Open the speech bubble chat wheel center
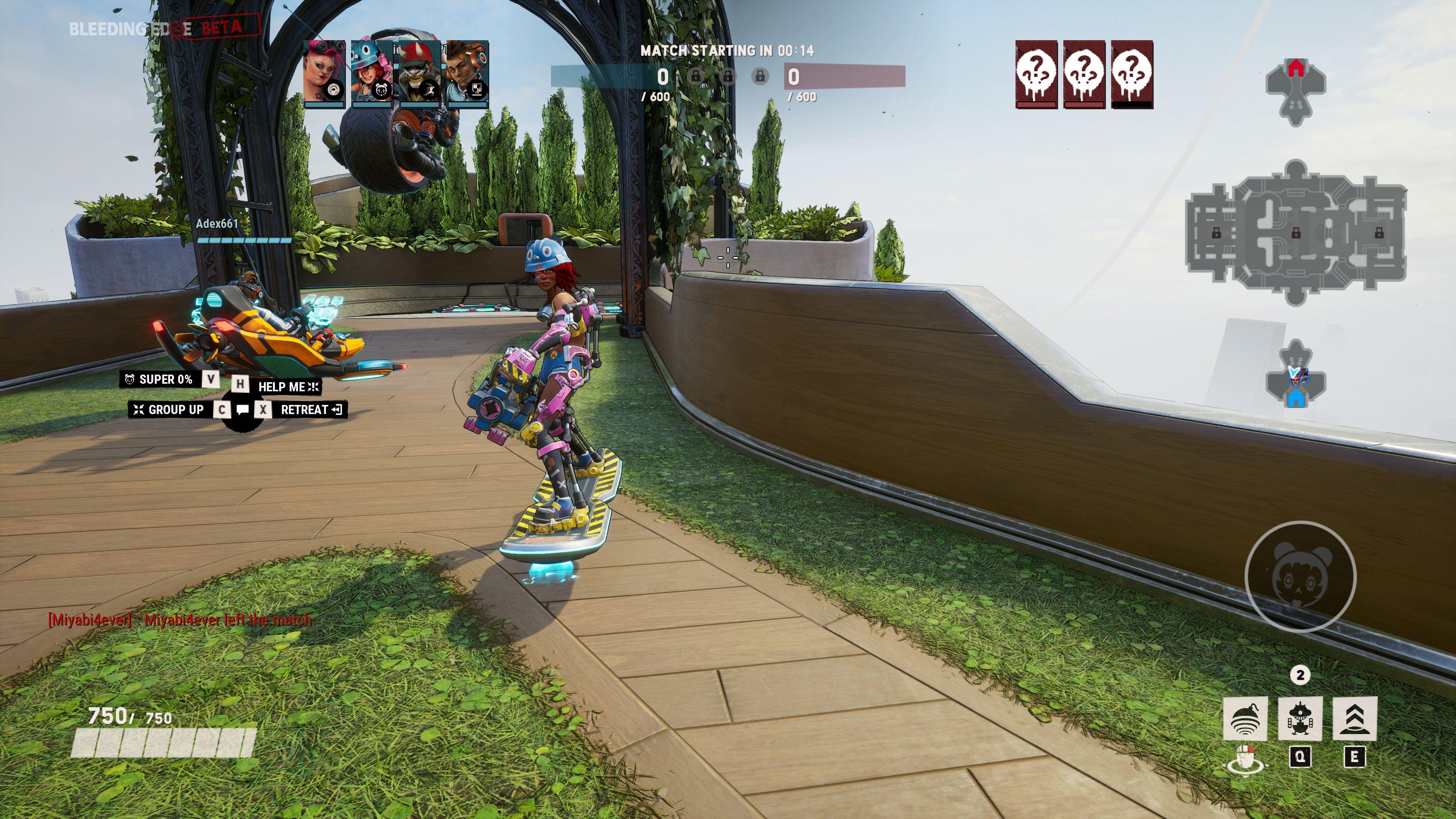This screenshot has width=1456, height=819. click(x=243, y=410)
